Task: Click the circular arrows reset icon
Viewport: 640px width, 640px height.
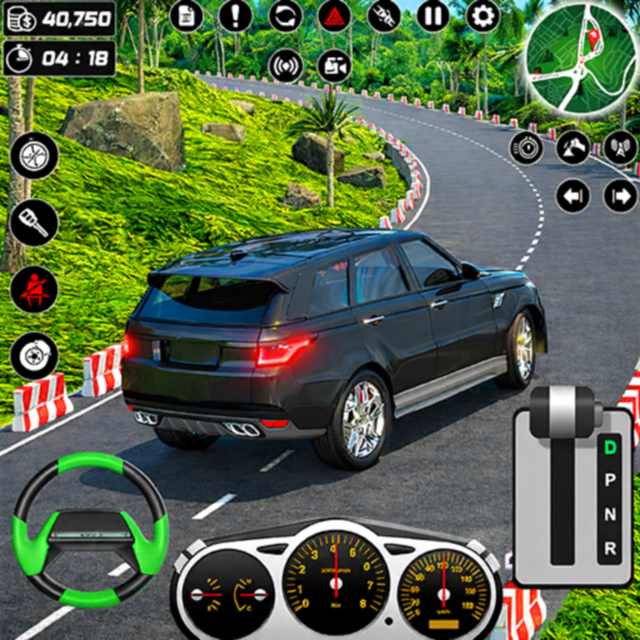Action: [285, 15]
